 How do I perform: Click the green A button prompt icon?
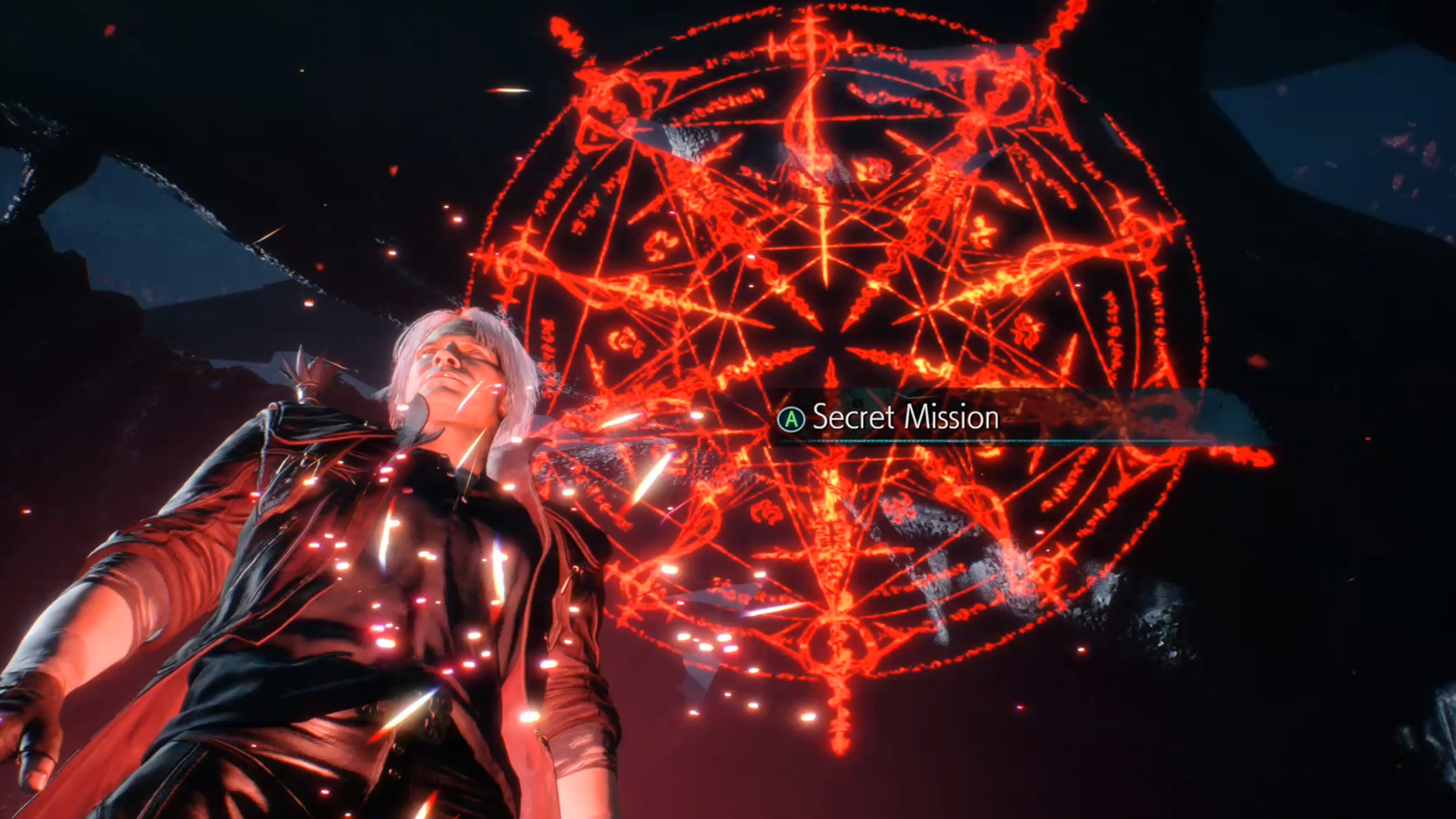(x=791, y=417)
